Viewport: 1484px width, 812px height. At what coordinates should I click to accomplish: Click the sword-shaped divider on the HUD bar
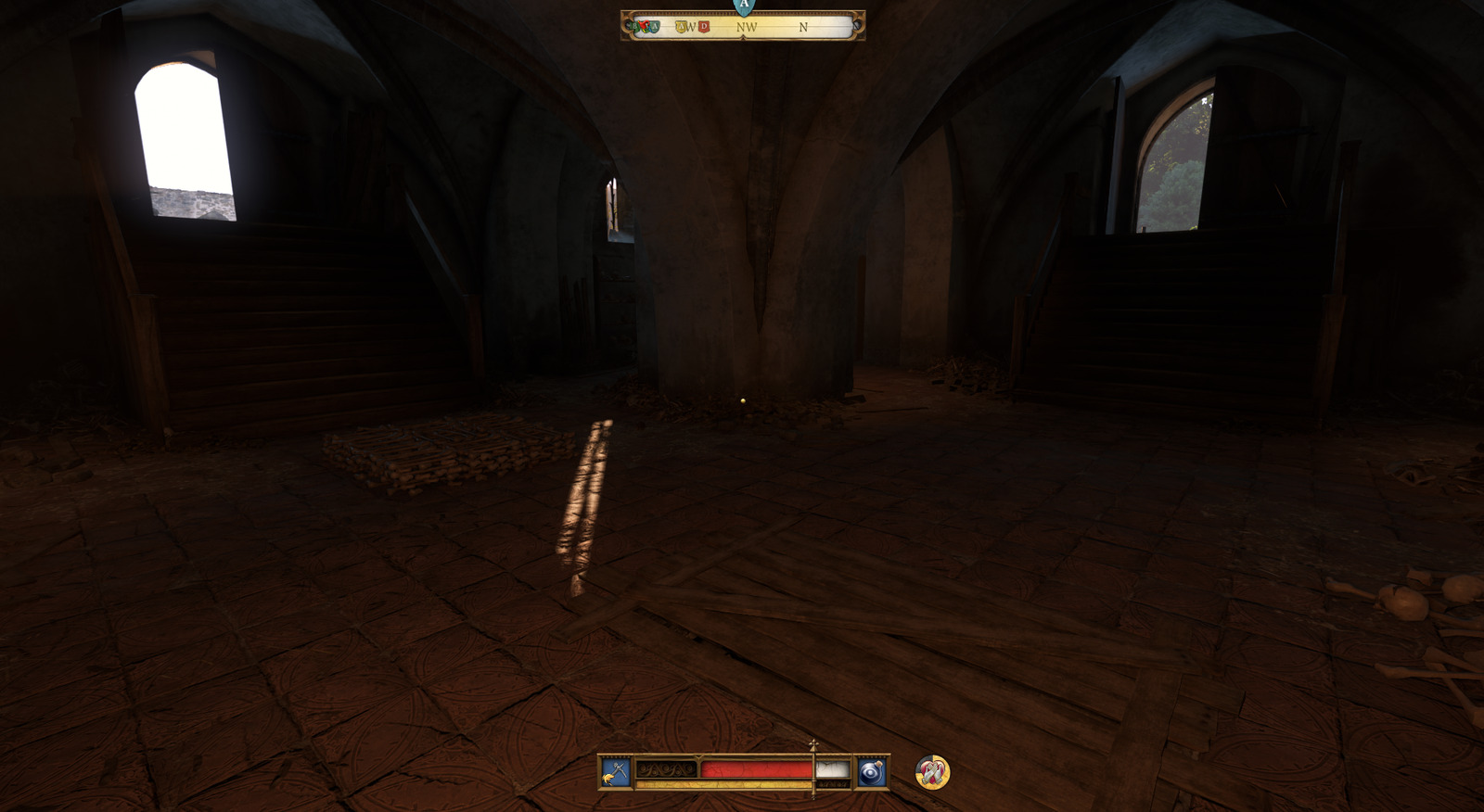(x=813, y=769)
